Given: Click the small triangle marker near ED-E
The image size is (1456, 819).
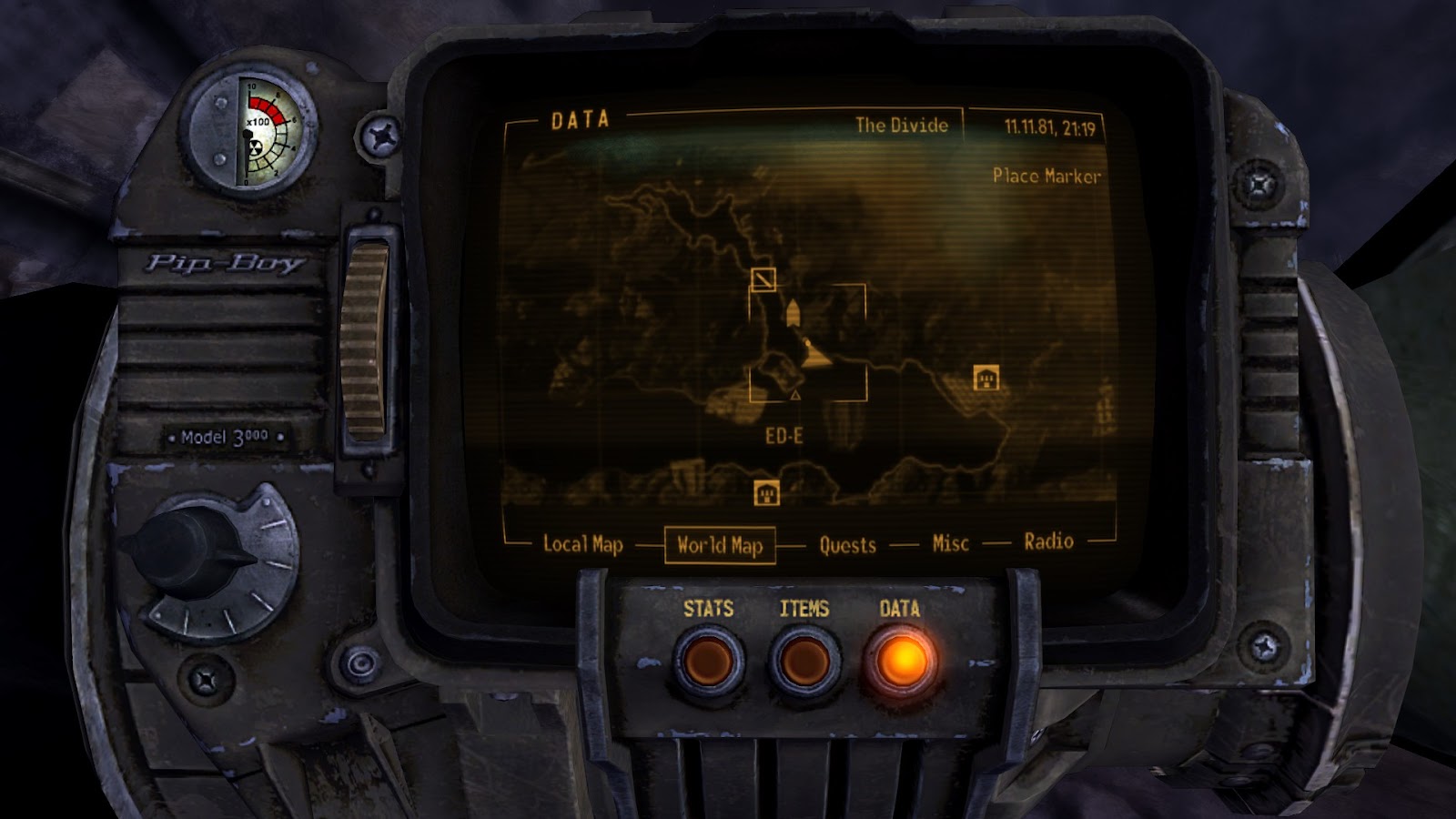Looking at the screenshot, I should point(795,395).
